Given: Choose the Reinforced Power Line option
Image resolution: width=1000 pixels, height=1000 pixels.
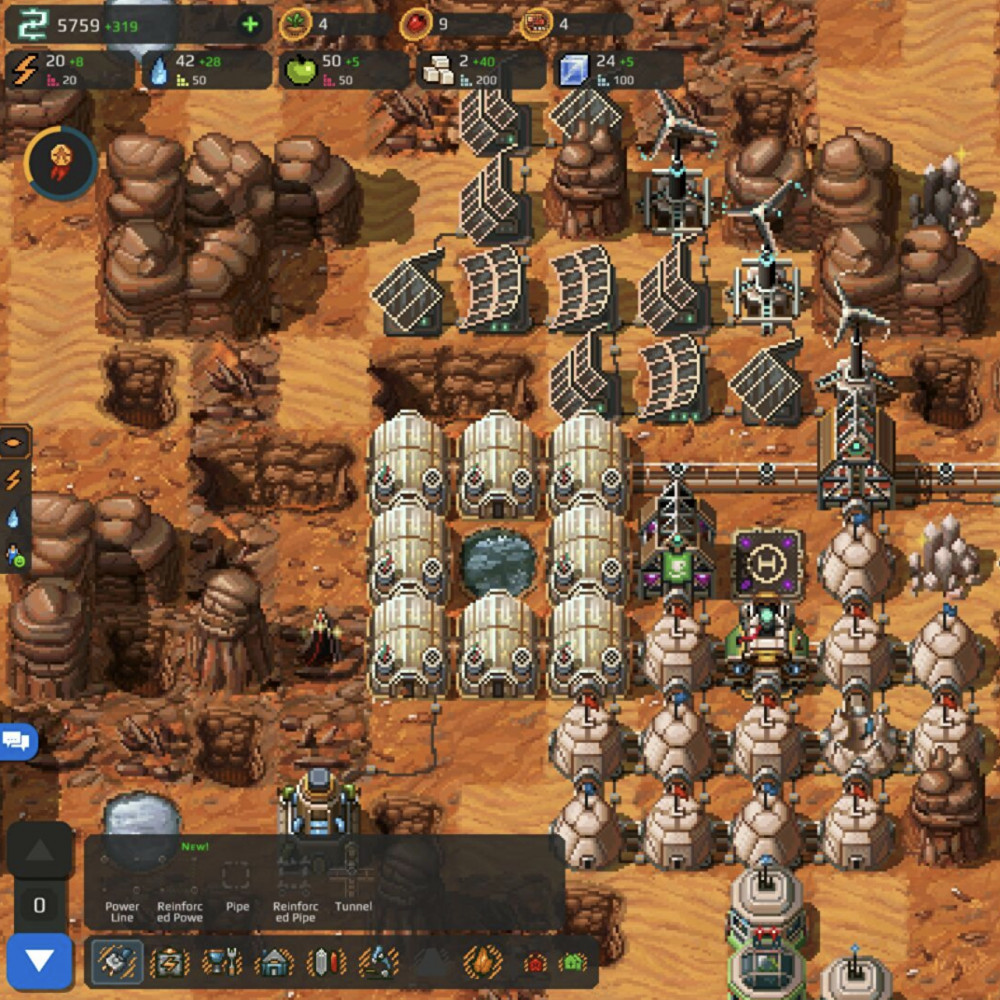Looking at the screenshot, I should 180,885.
